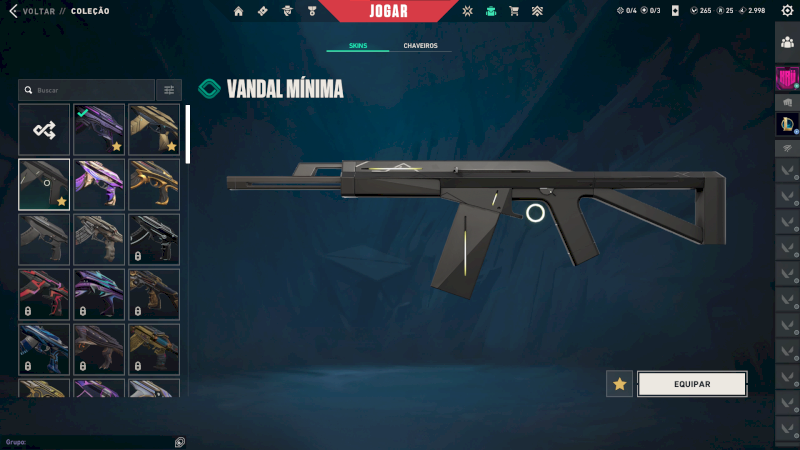The width and height of the screenshot is (800, 450).
Task: Open the agents icon in the top bar
Action: point(286,12)
